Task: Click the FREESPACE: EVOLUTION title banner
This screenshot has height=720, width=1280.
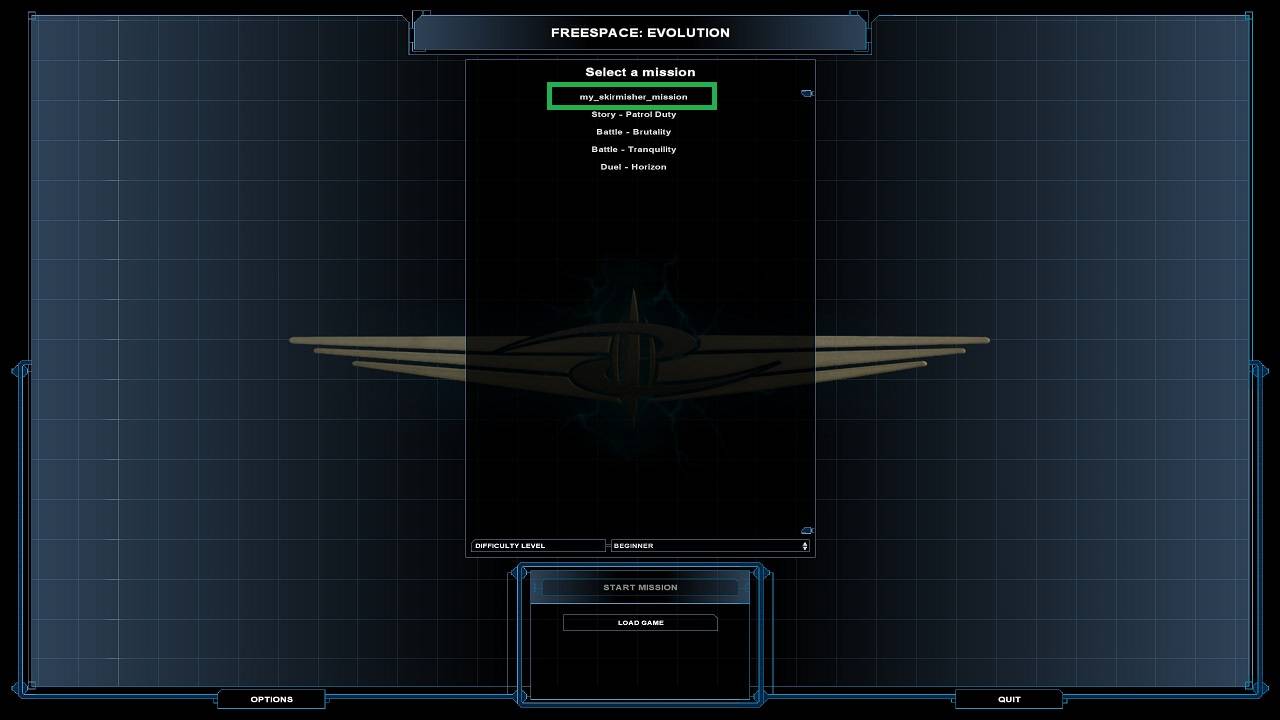Action: [640, 32]
